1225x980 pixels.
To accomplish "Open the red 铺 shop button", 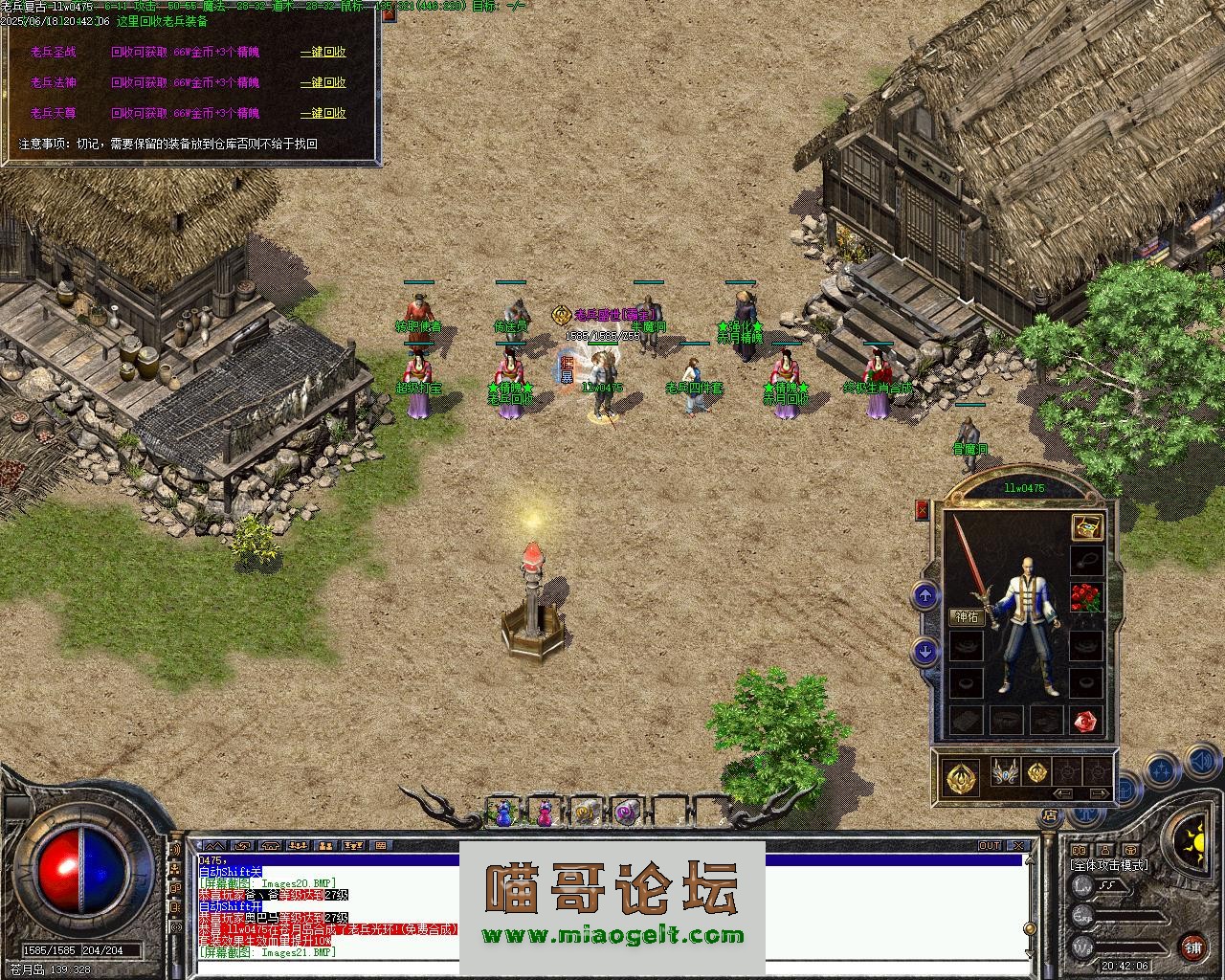I will tap(1192, 947).
